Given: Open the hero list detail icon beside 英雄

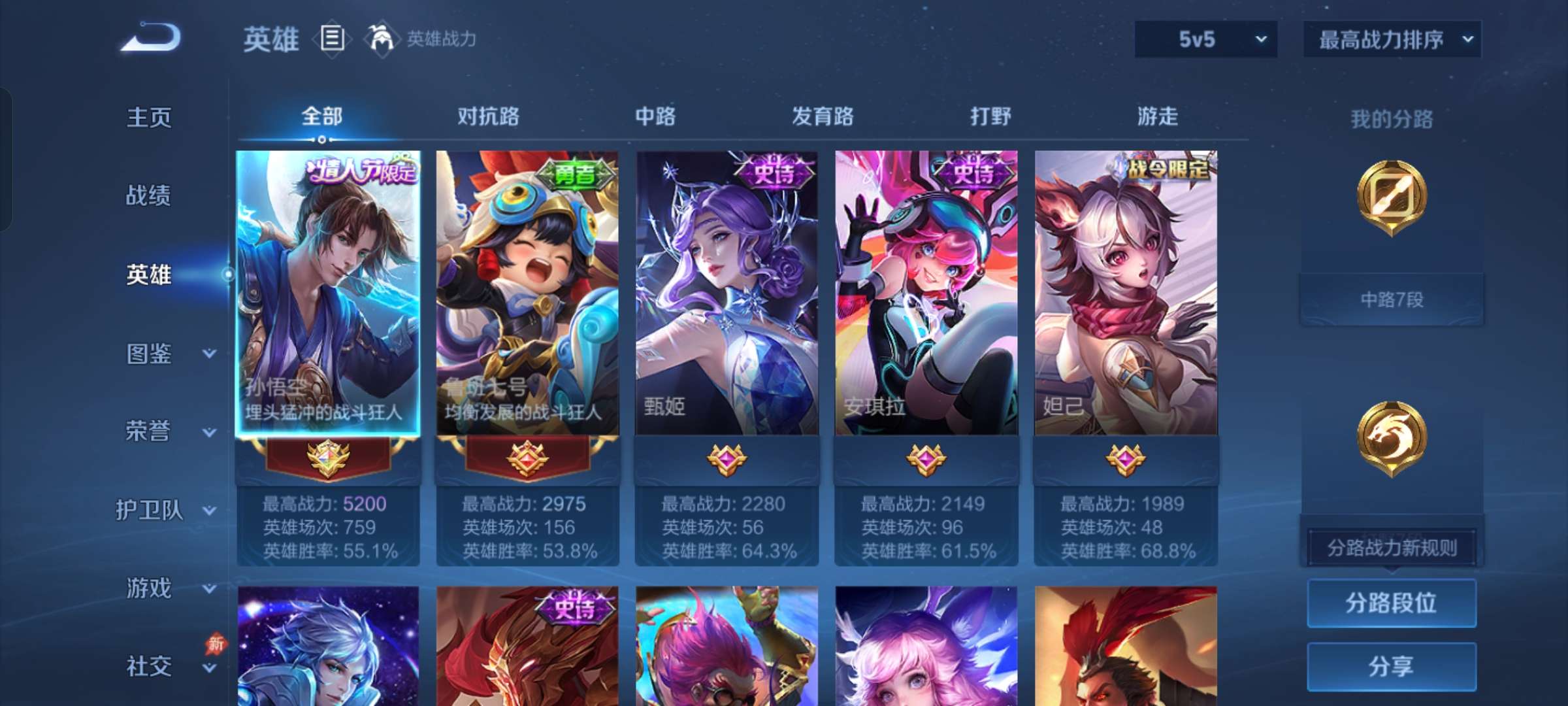Looking at the screenshot, I should click(332, 39).
